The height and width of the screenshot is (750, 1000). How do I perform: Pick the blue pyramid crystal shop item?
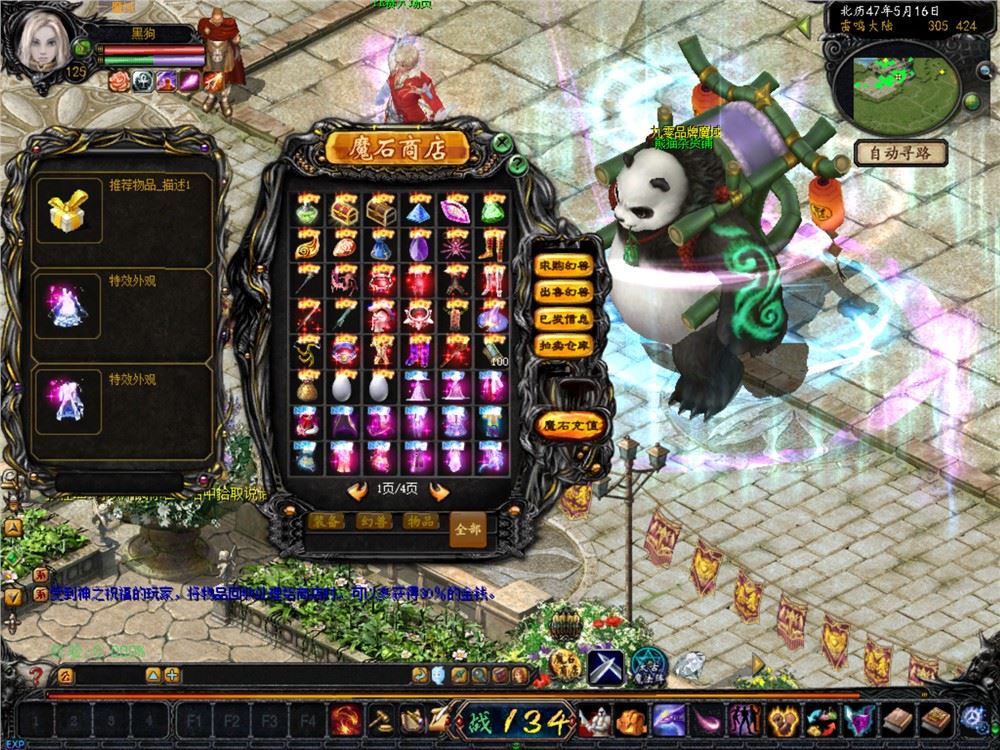419,210
